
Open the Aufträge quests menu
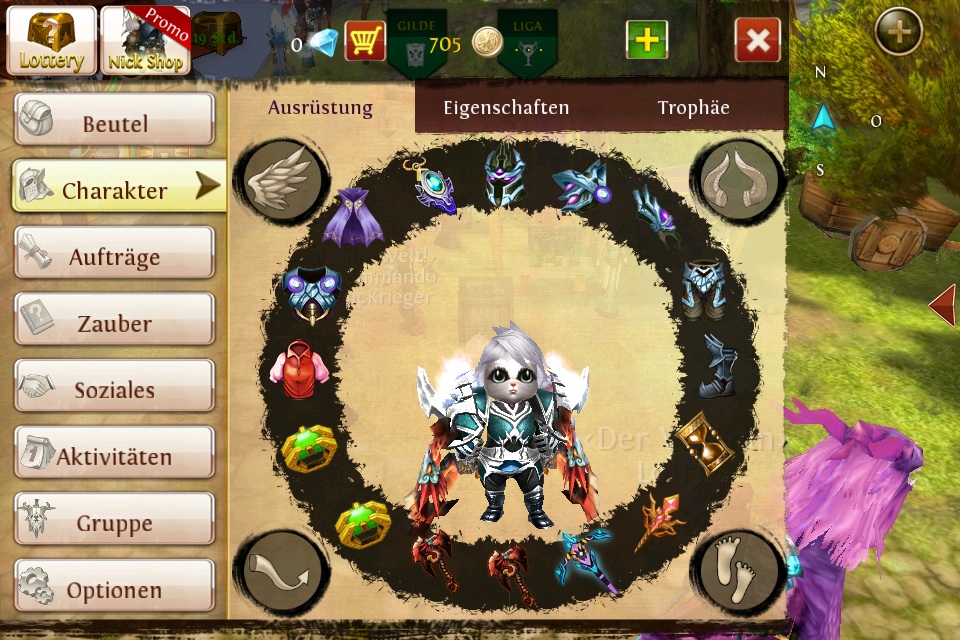tap(114, 256)
